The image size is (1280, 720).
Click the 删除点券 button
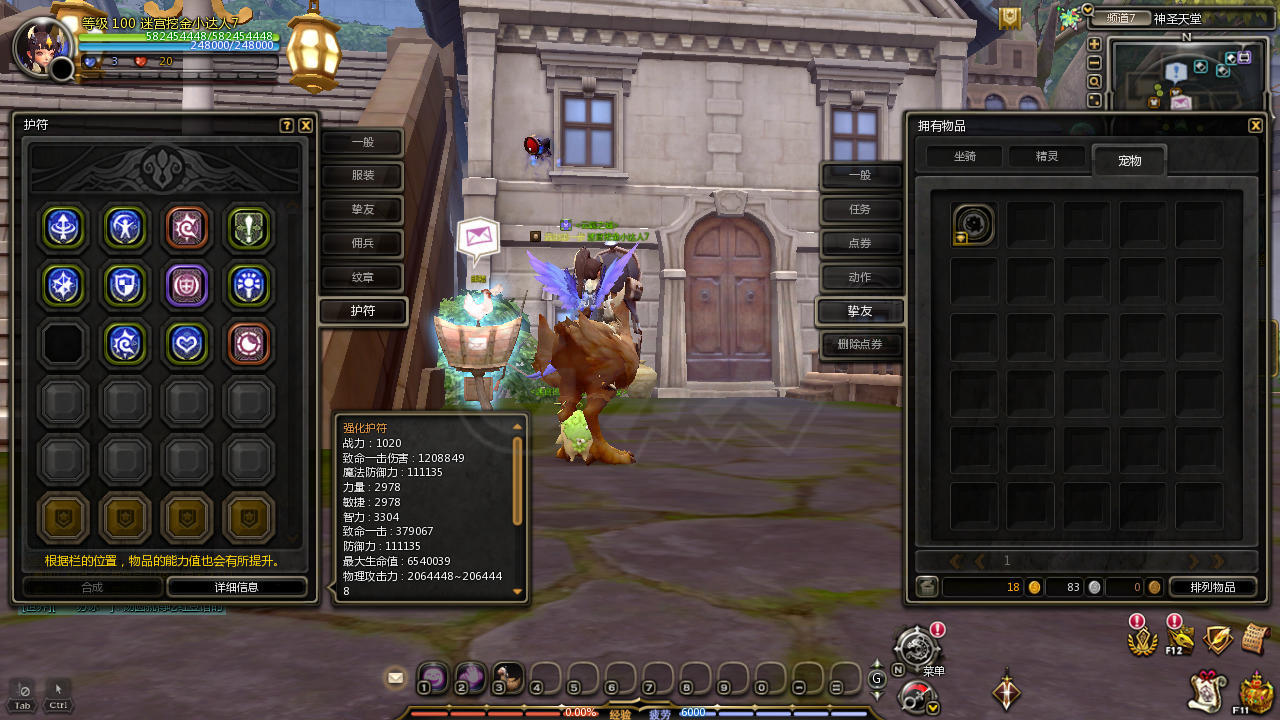(x=860, y=345)
